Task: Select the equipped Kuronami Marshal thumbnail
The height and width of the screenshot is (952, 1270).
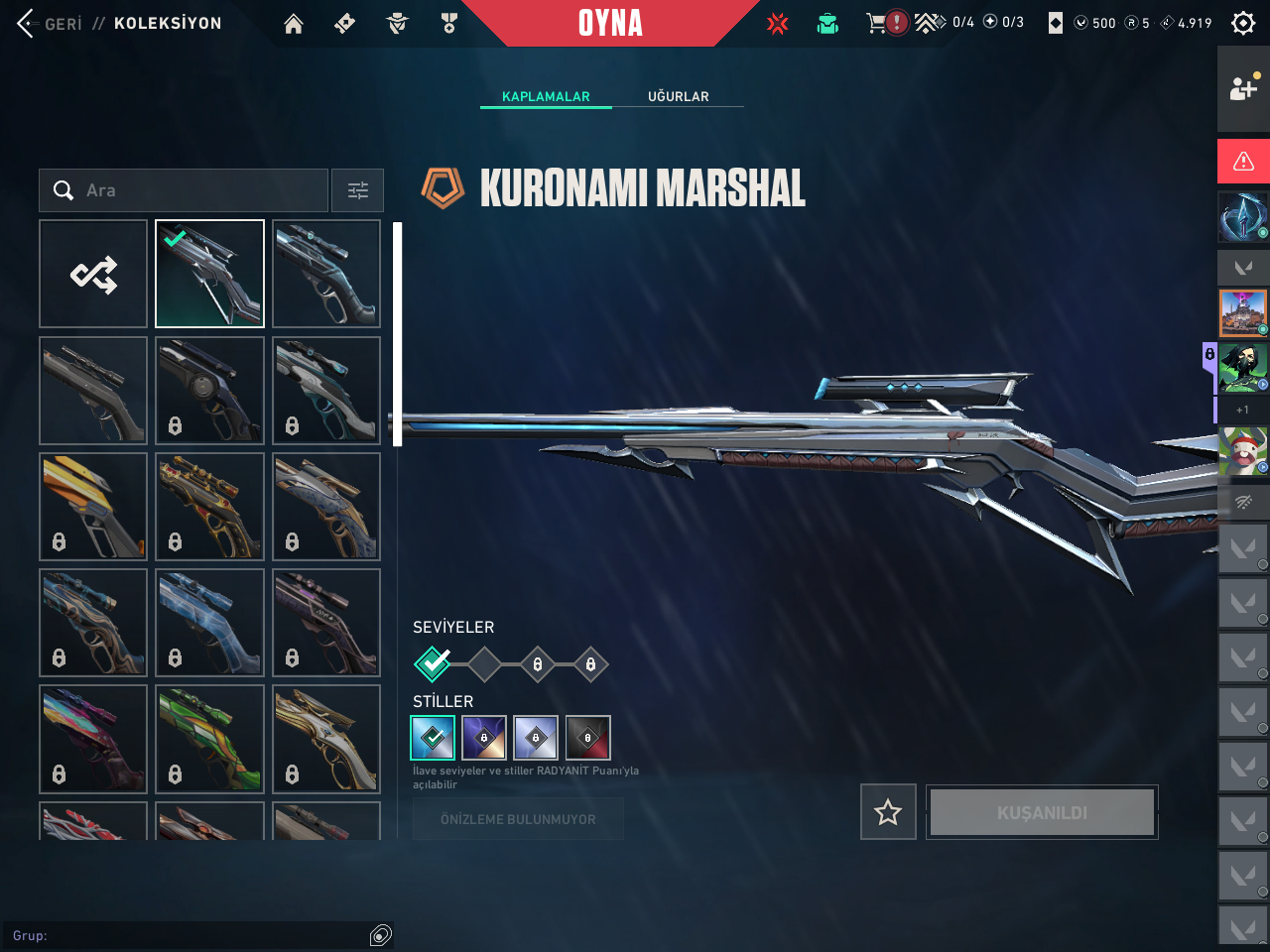Action: point(209,274)
